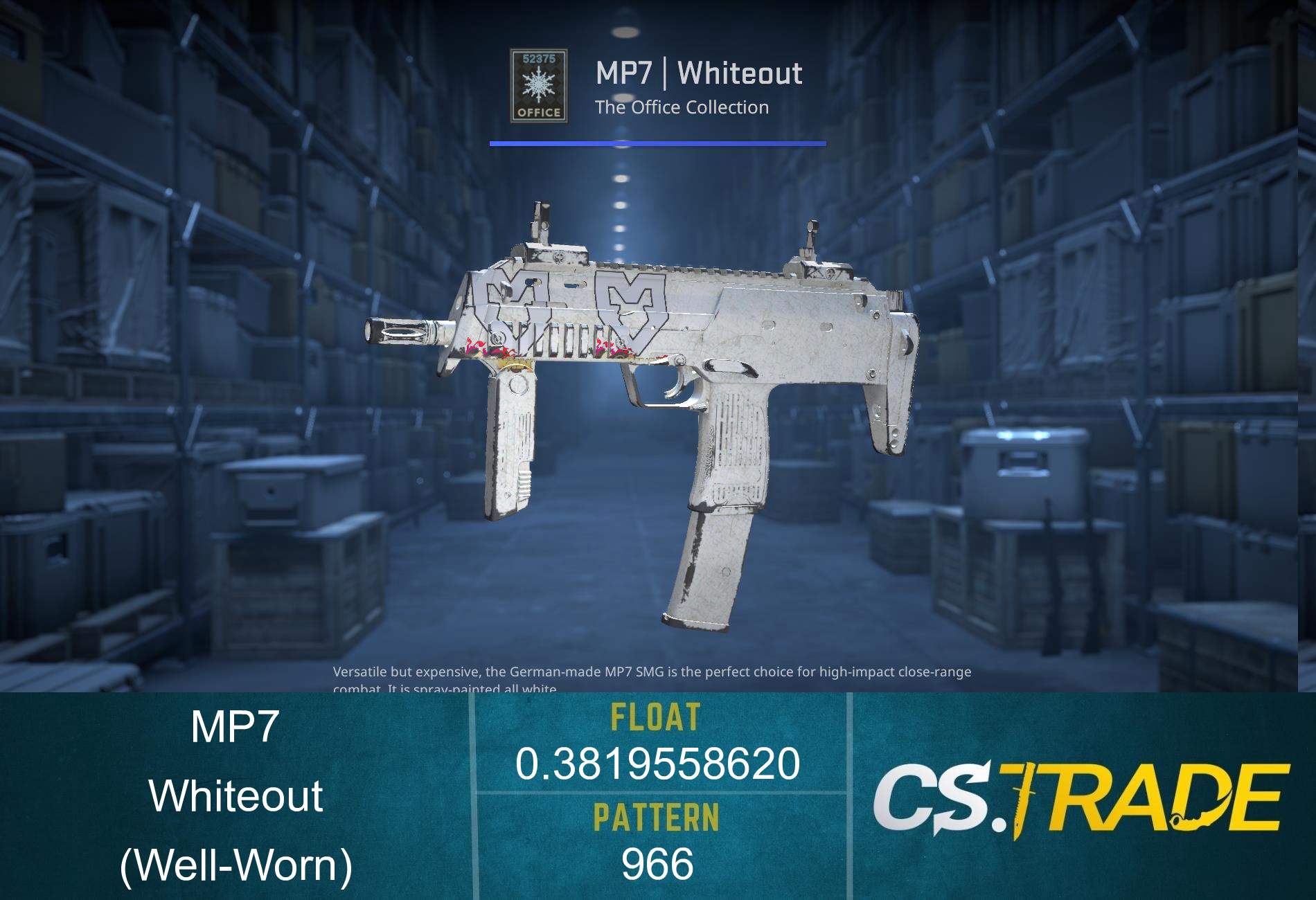Click the Office Collection snowflake badge

[539, 86]
